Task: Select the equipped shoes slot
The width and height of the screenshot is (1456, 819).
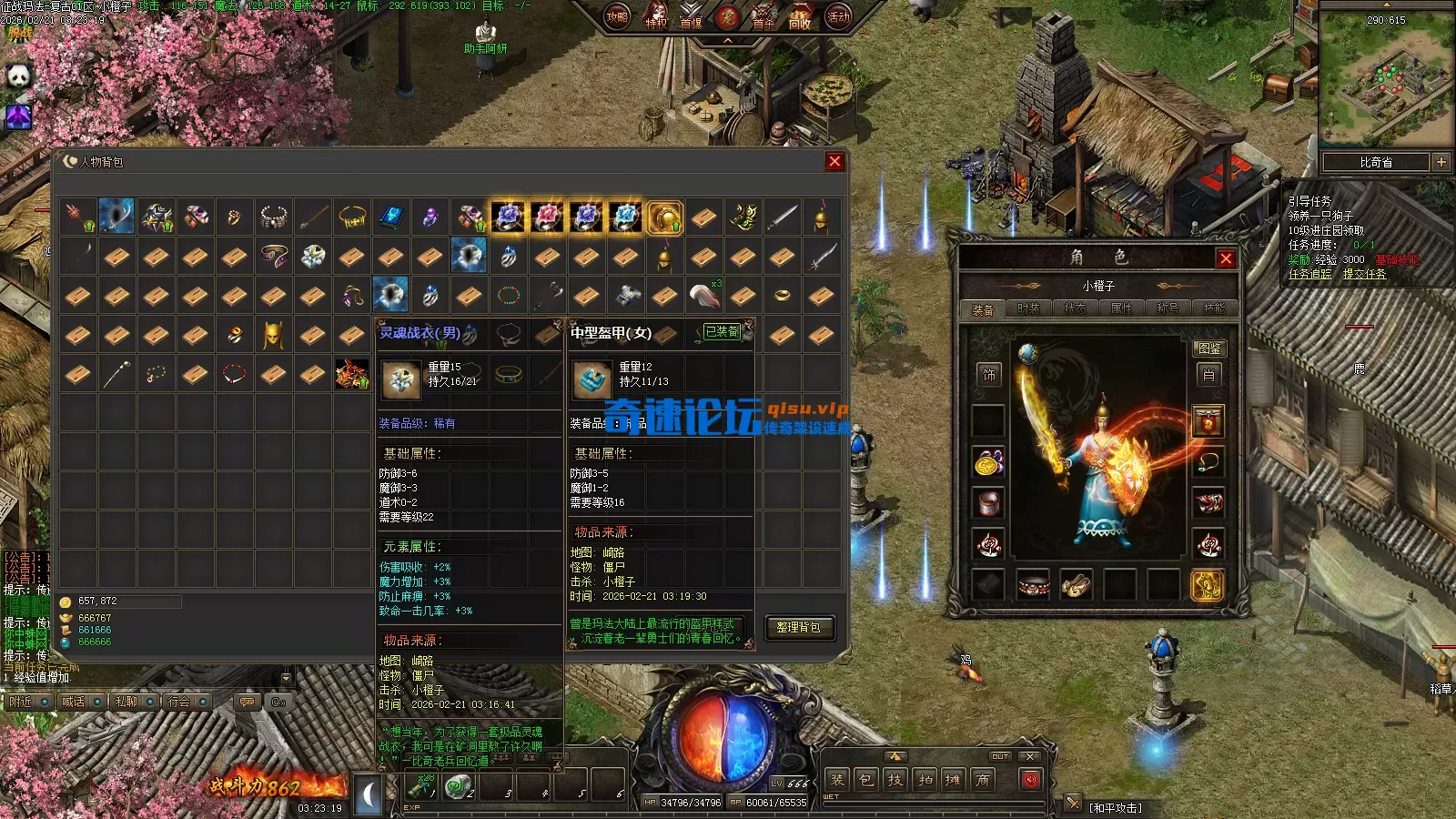Action: pos(1076,585)
